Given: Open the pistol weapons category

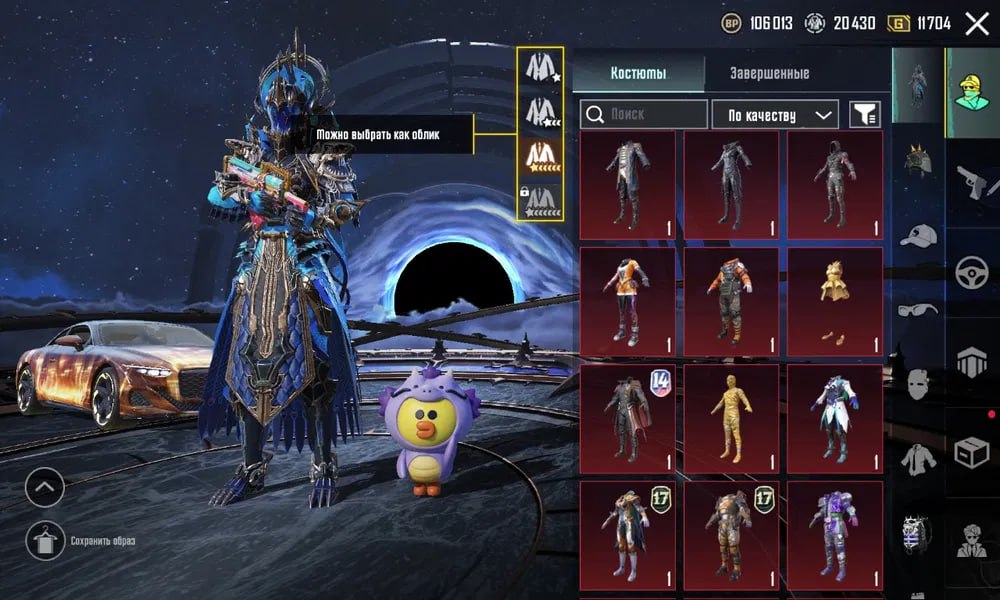Looking at the screenshot, I should [x=971, y=183].
